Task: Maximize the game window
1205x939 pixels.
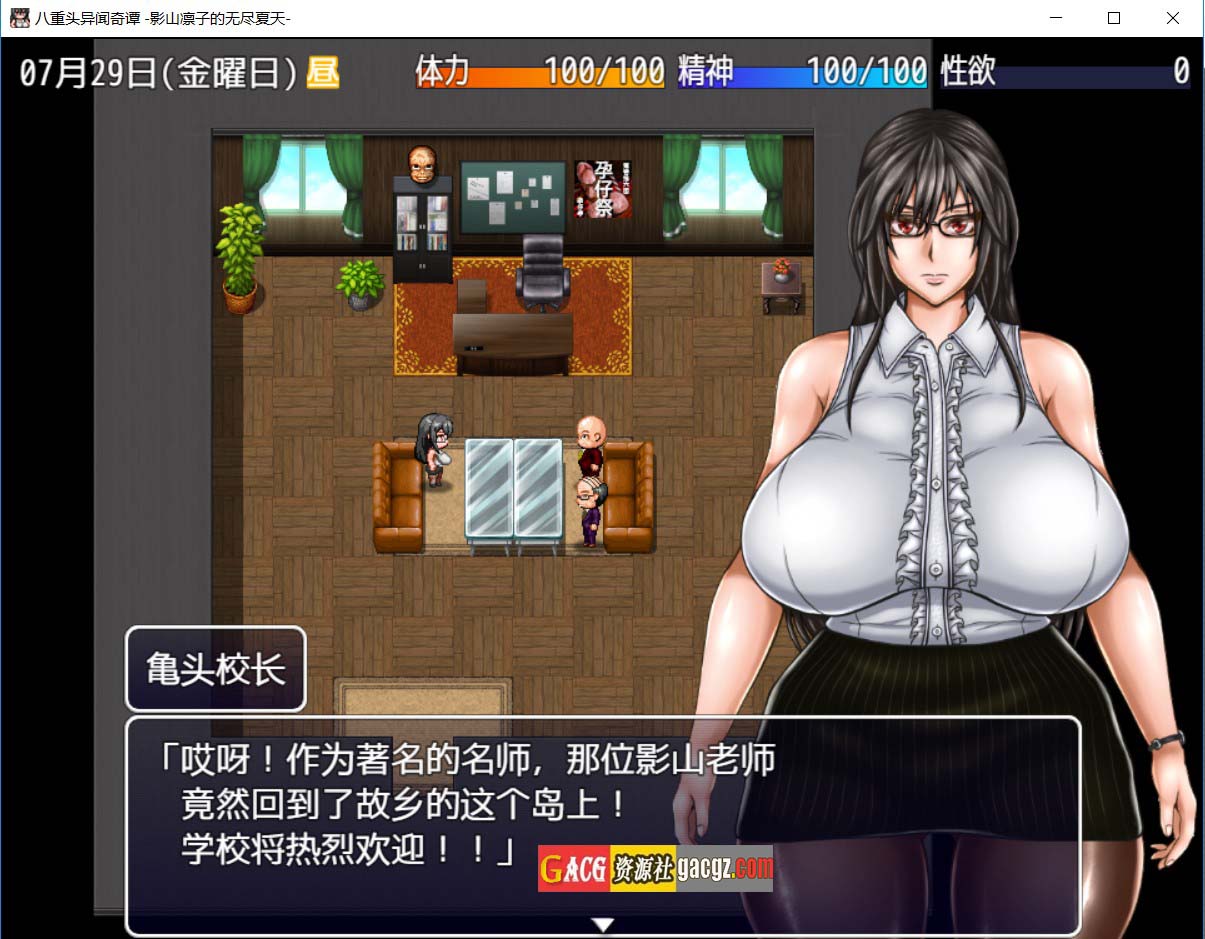Action: (1115, 18)
